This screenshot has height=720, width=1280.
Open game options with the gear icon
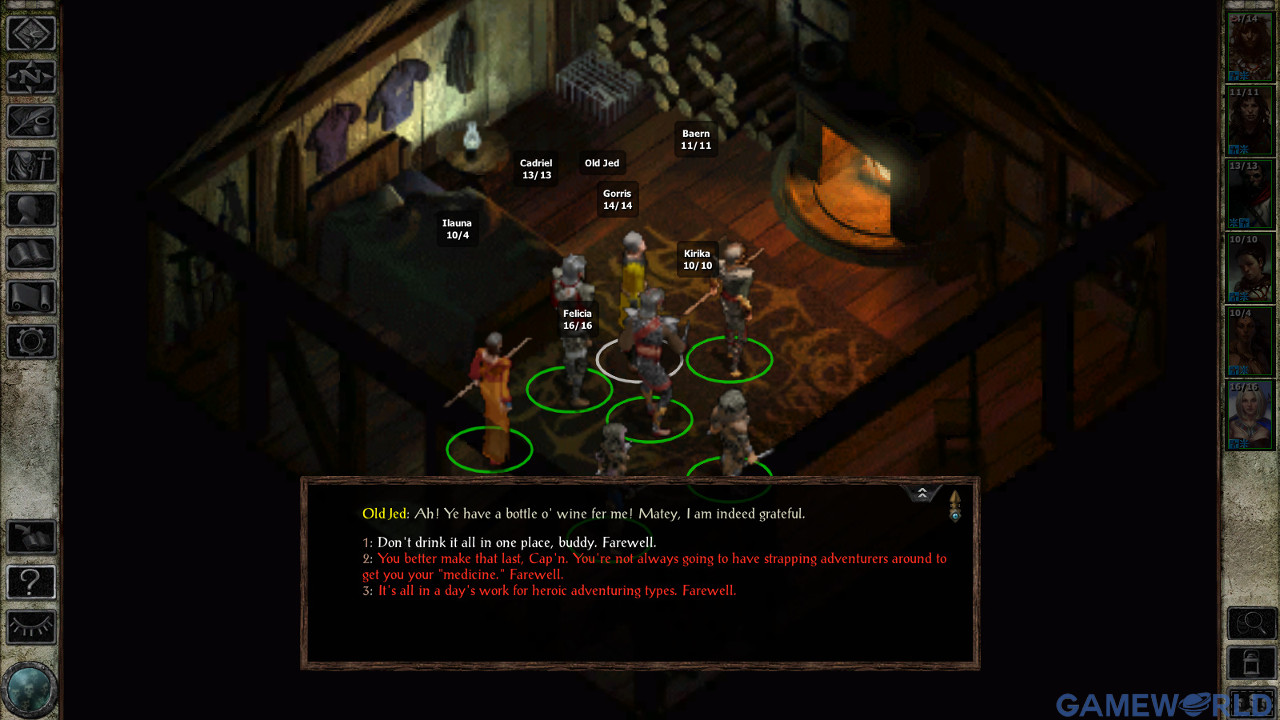pos(32,342)
